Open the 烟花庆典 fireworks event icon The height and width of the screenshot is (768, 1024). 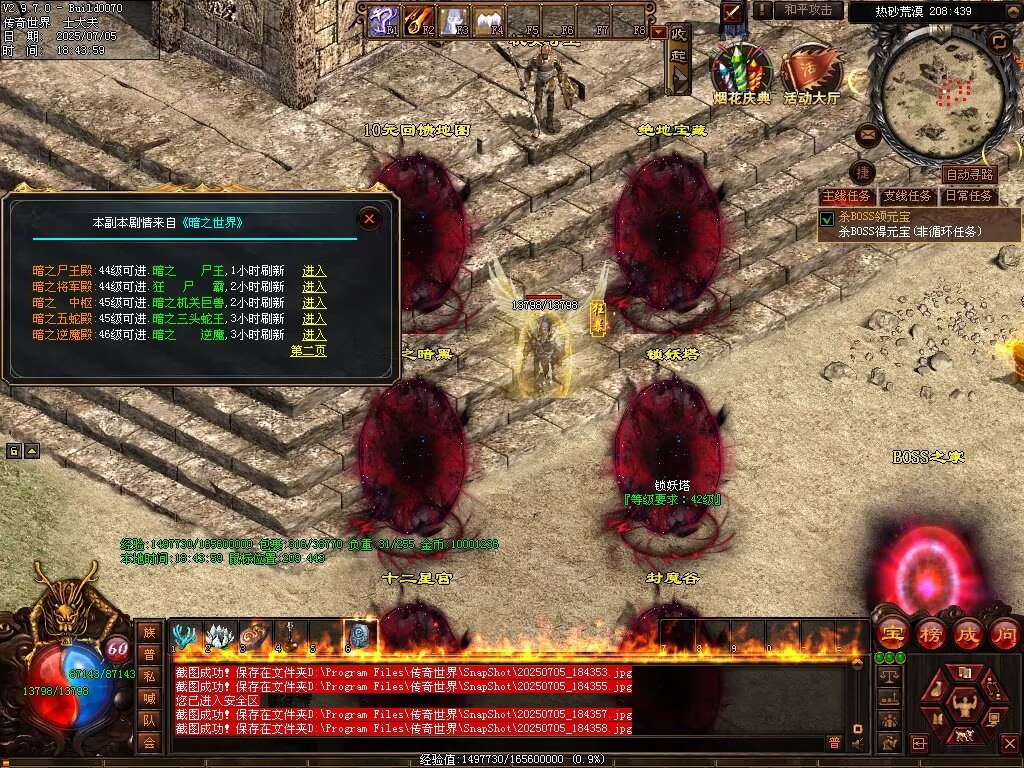pos(741,70)
